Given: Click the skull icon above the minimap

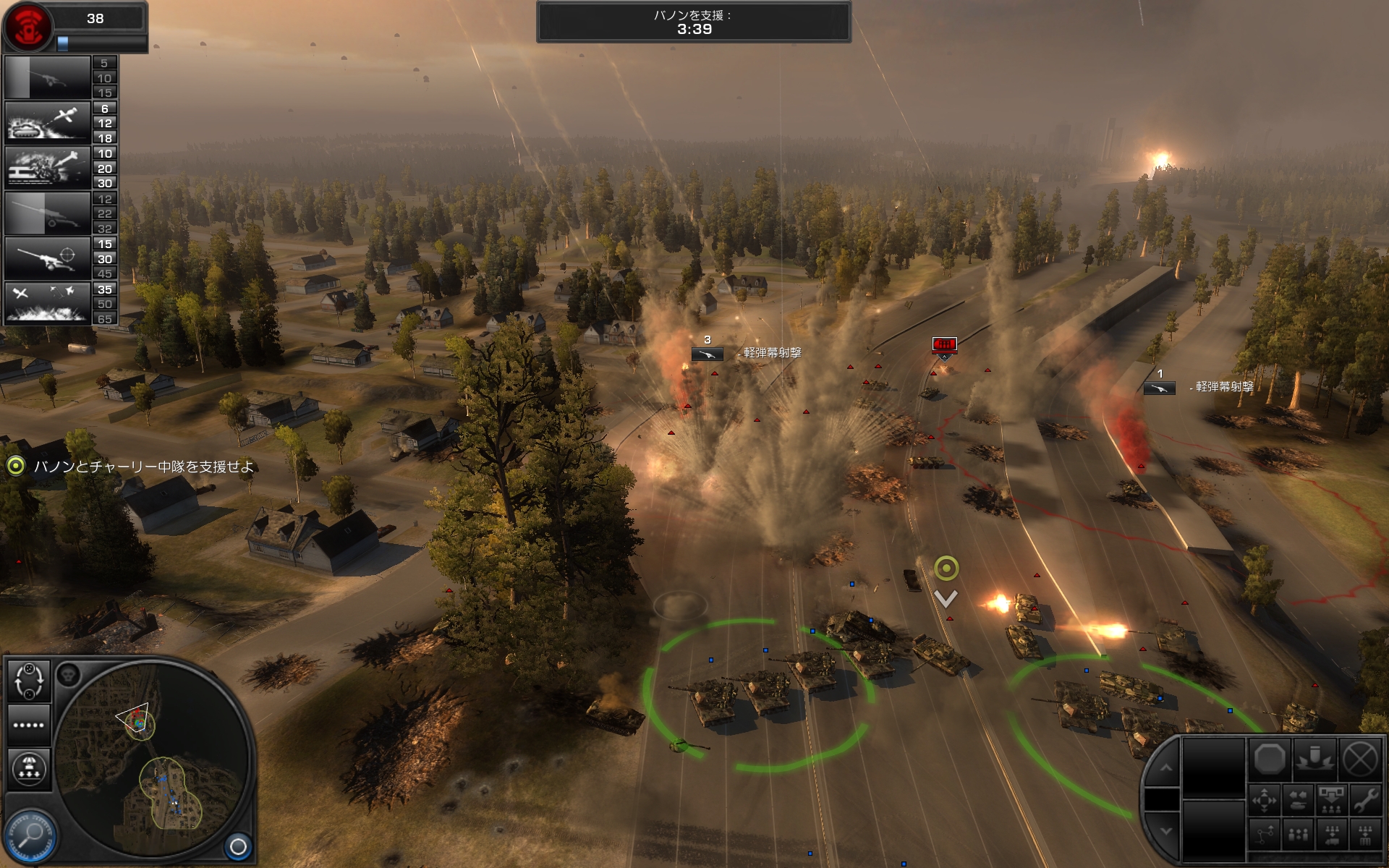Looking at the screenshot, I should click(x=69, y=676).
